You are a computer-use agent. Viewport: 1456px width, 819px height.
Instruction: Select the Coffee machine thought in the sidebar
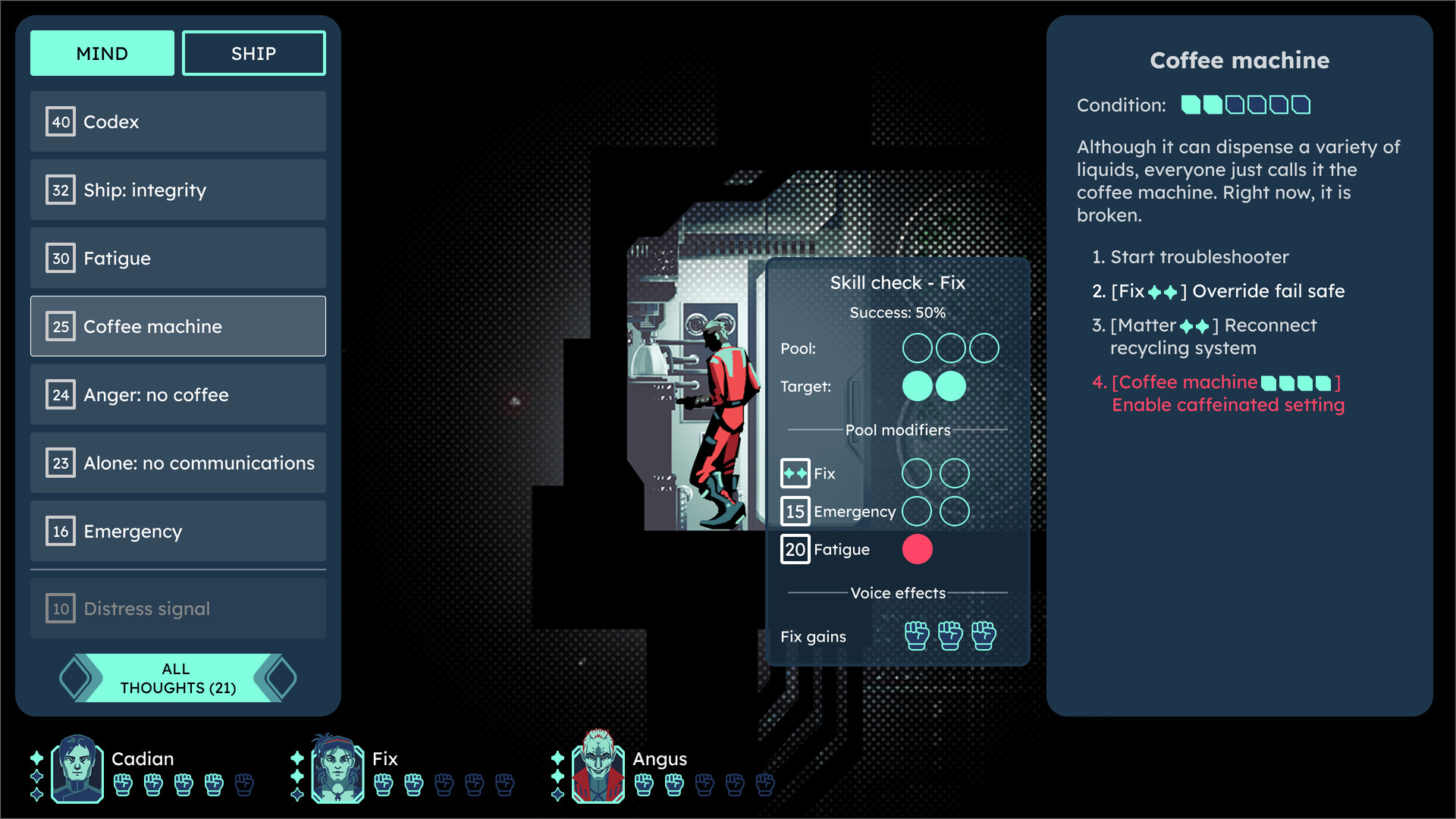177,326
